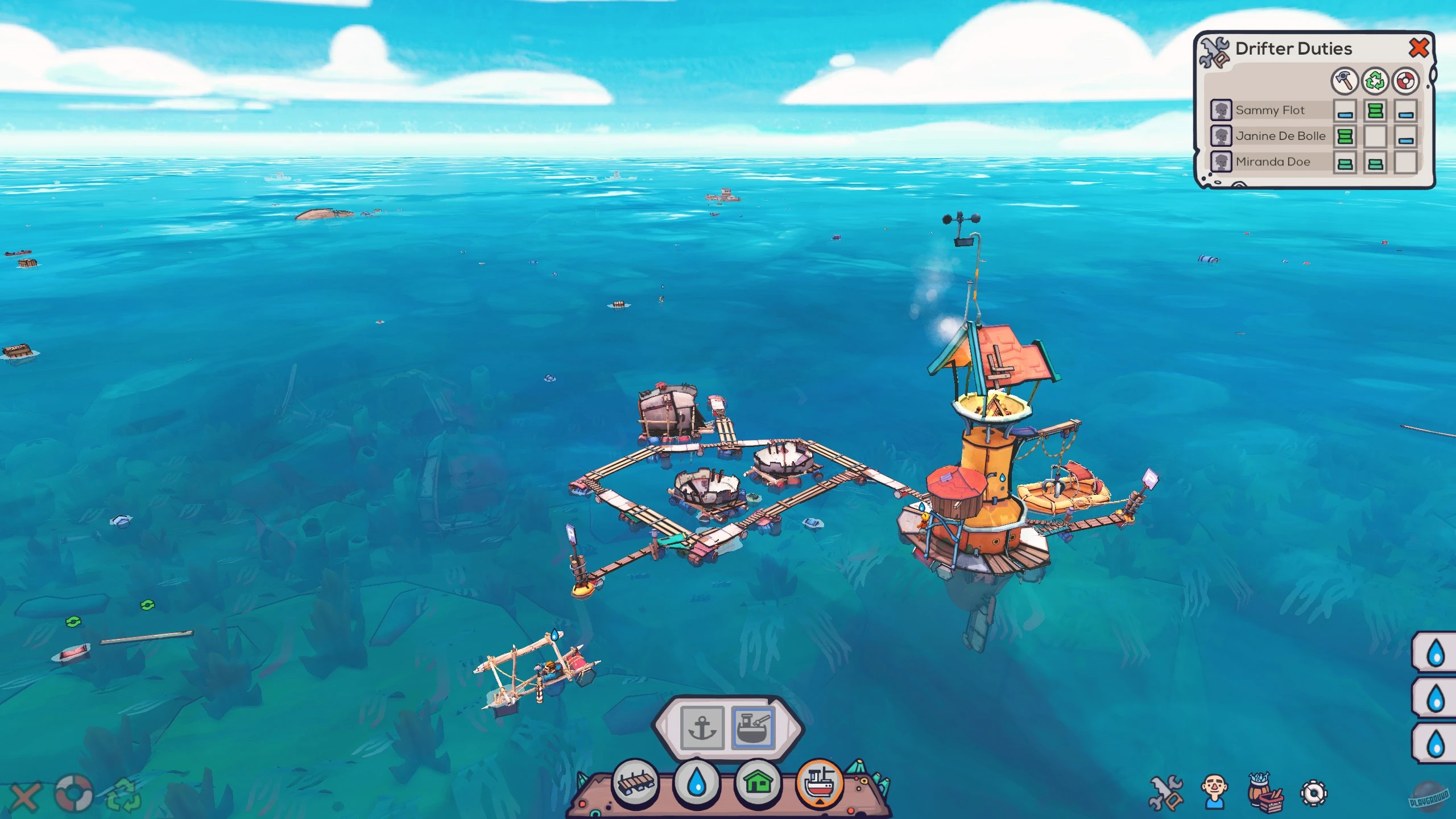This screenshot has width=1456, height=819.
Task: Toggle Sammy Flot's salvage duty priority
Action: click(x=1375, y=111)
